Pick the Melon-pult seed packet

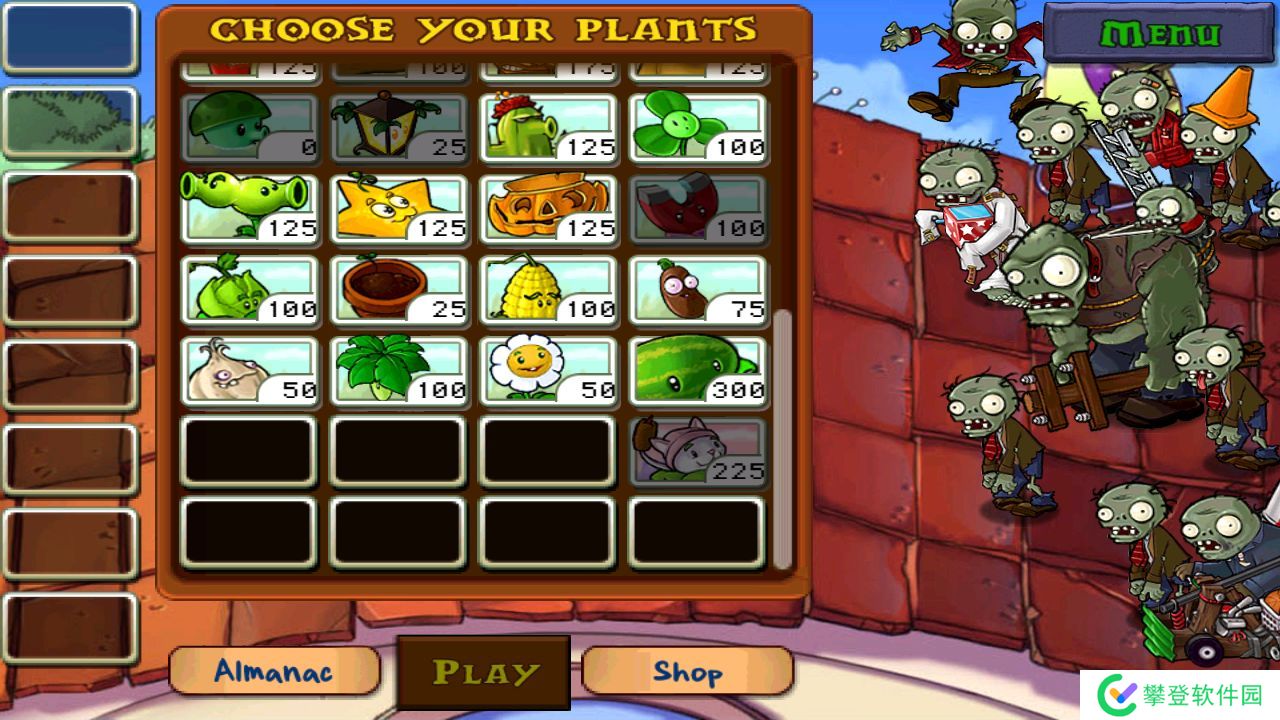(698, 371)
